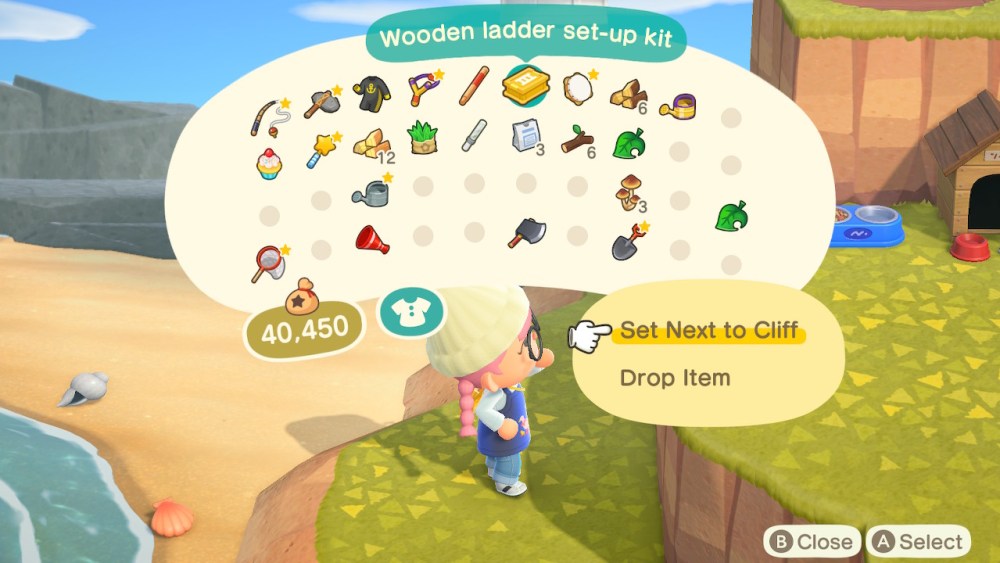Screen dimensions: 1000x563
Task: Select the vaulting pole item
Action: pyautogui.click(x=474, y=86)
